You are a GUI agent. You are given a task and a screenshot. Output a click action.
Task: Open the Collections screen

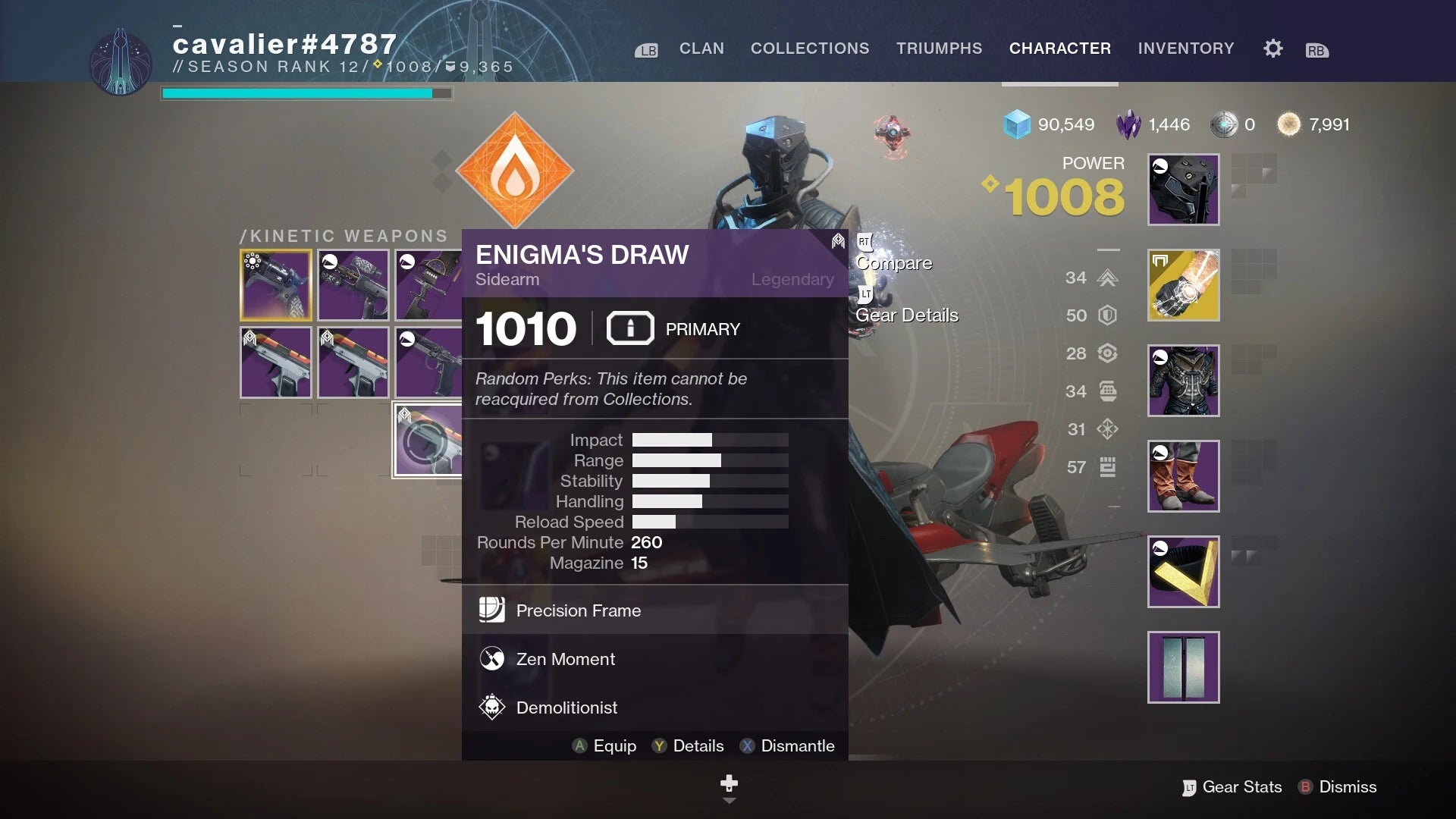click(810, 48)
